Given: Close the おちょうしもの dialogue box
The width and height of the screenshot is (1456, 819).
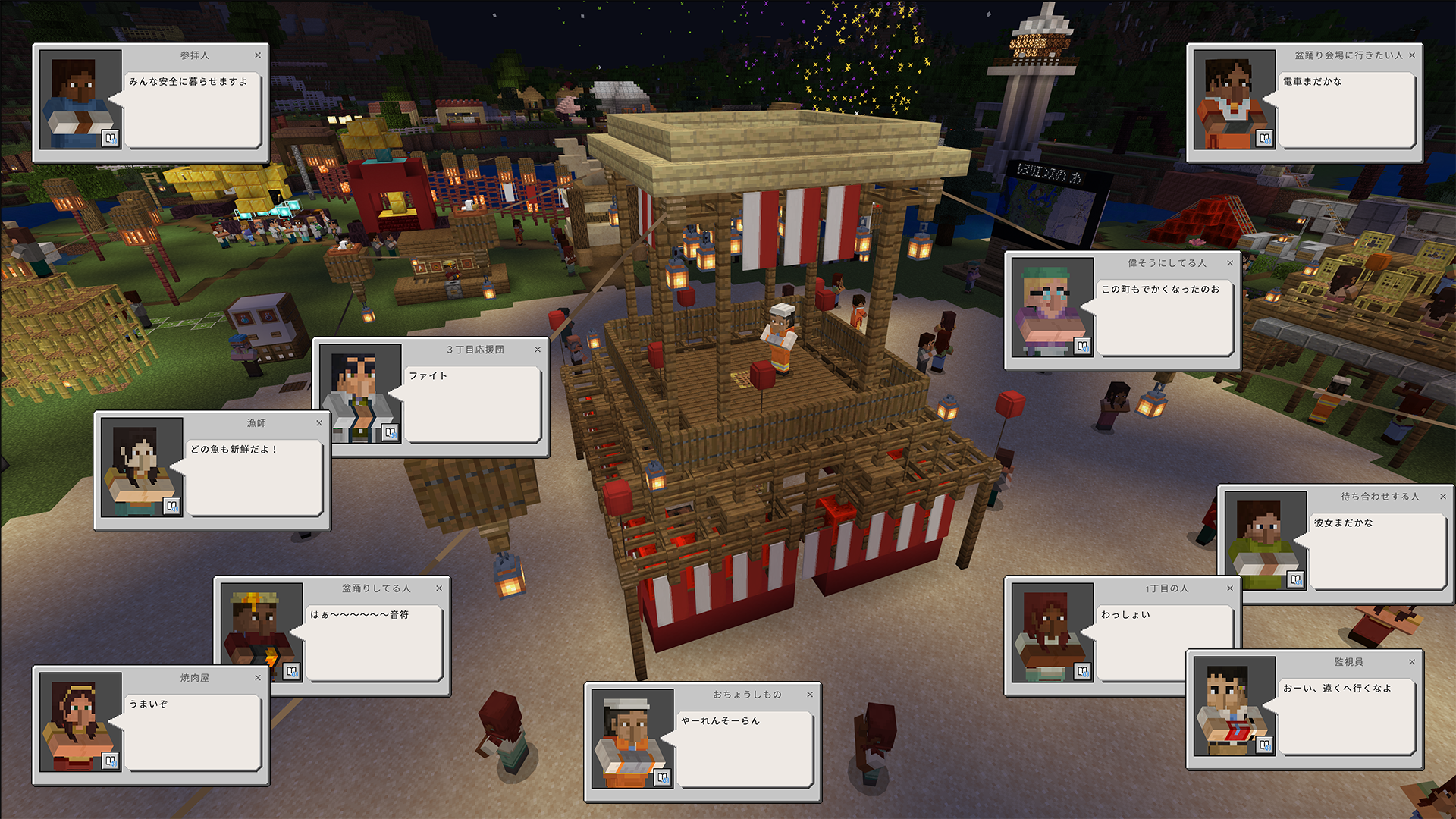Looking at the screenshot, I should pos(810,695).
